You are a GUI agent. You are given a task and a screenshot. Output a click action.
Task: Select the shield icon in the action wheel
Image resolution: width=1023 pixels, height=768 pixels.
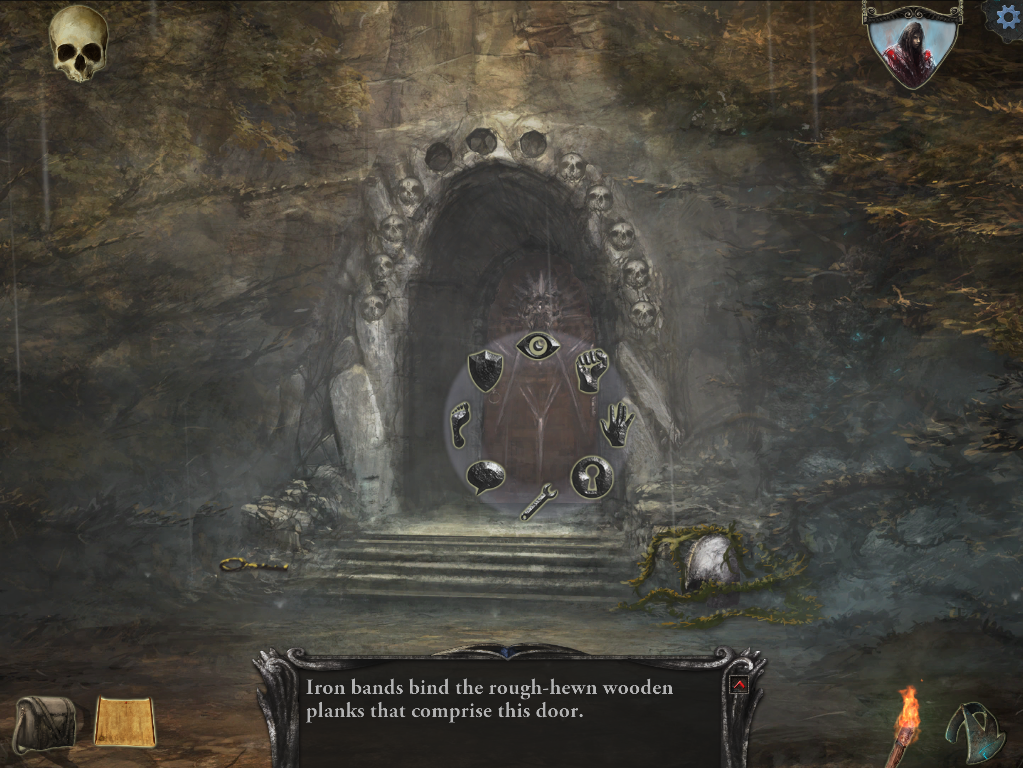point(485,371)
